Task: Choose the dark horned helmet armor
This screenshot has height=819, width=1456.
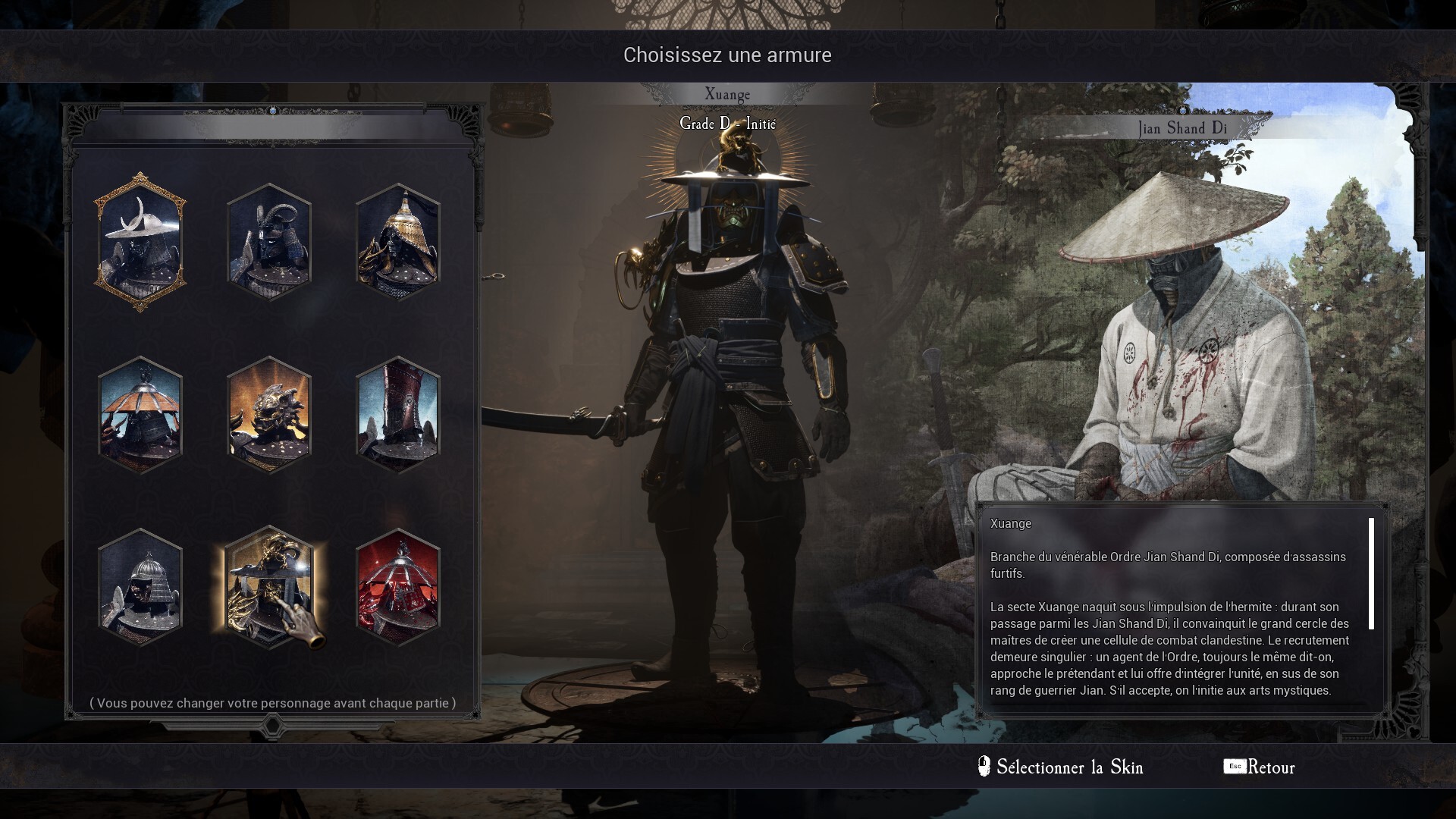Action: 269,242
